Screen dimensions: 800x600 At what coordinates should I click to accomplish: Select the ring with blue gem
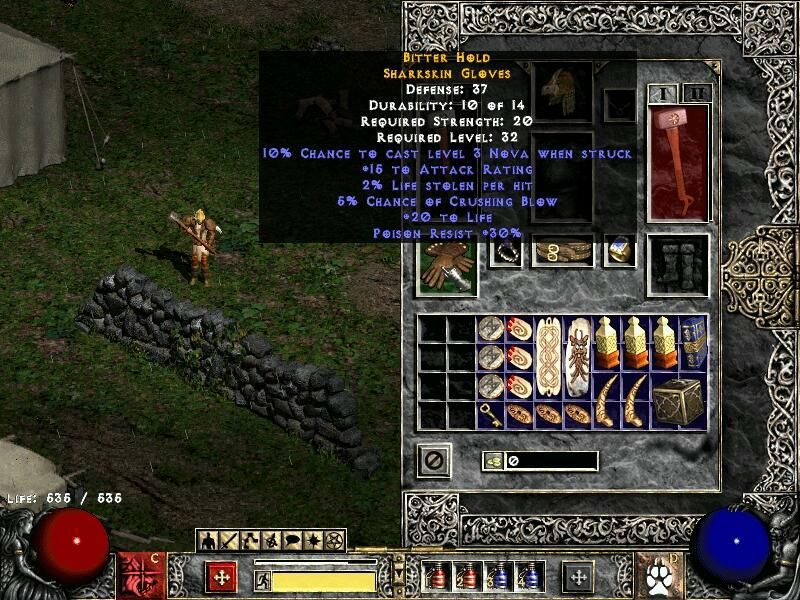tap(620, 252)
